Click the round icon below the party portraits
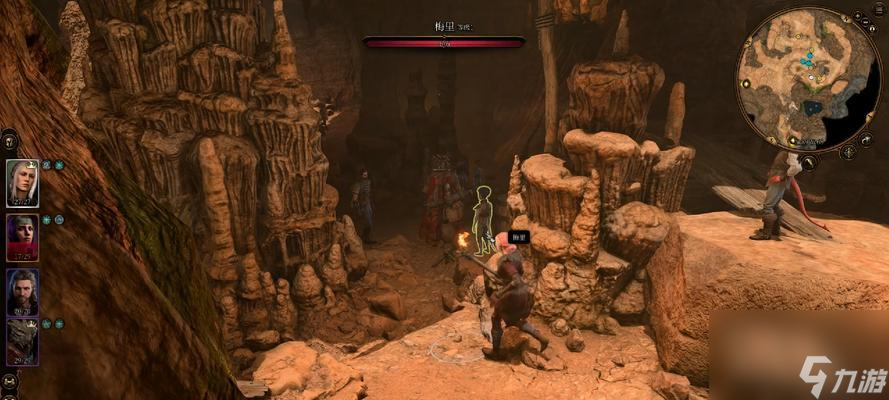 (x=9, y=381)
